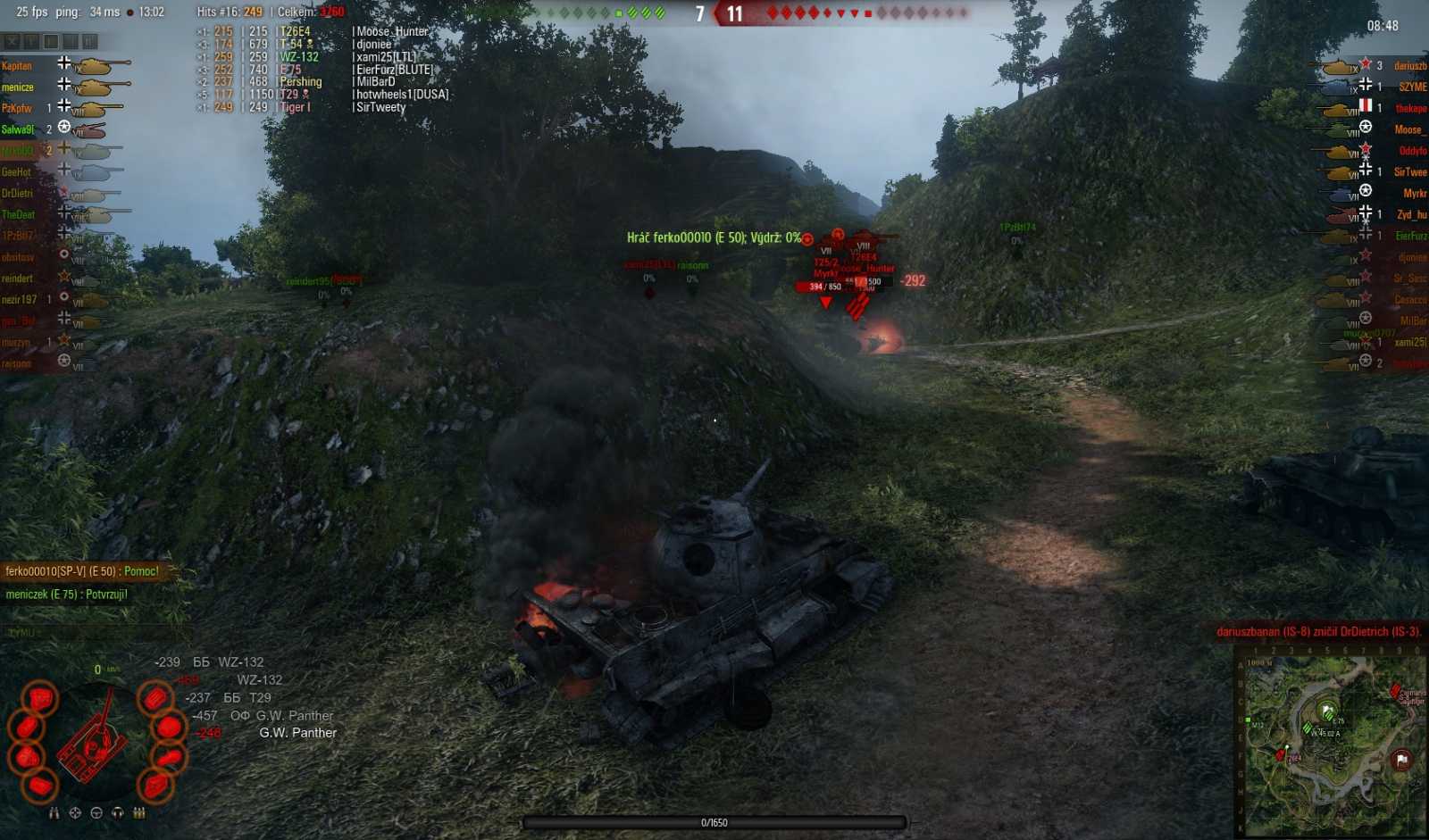1429x840 pixels.
Task: Click the shell clip loader icon
Action: [138, 813]
